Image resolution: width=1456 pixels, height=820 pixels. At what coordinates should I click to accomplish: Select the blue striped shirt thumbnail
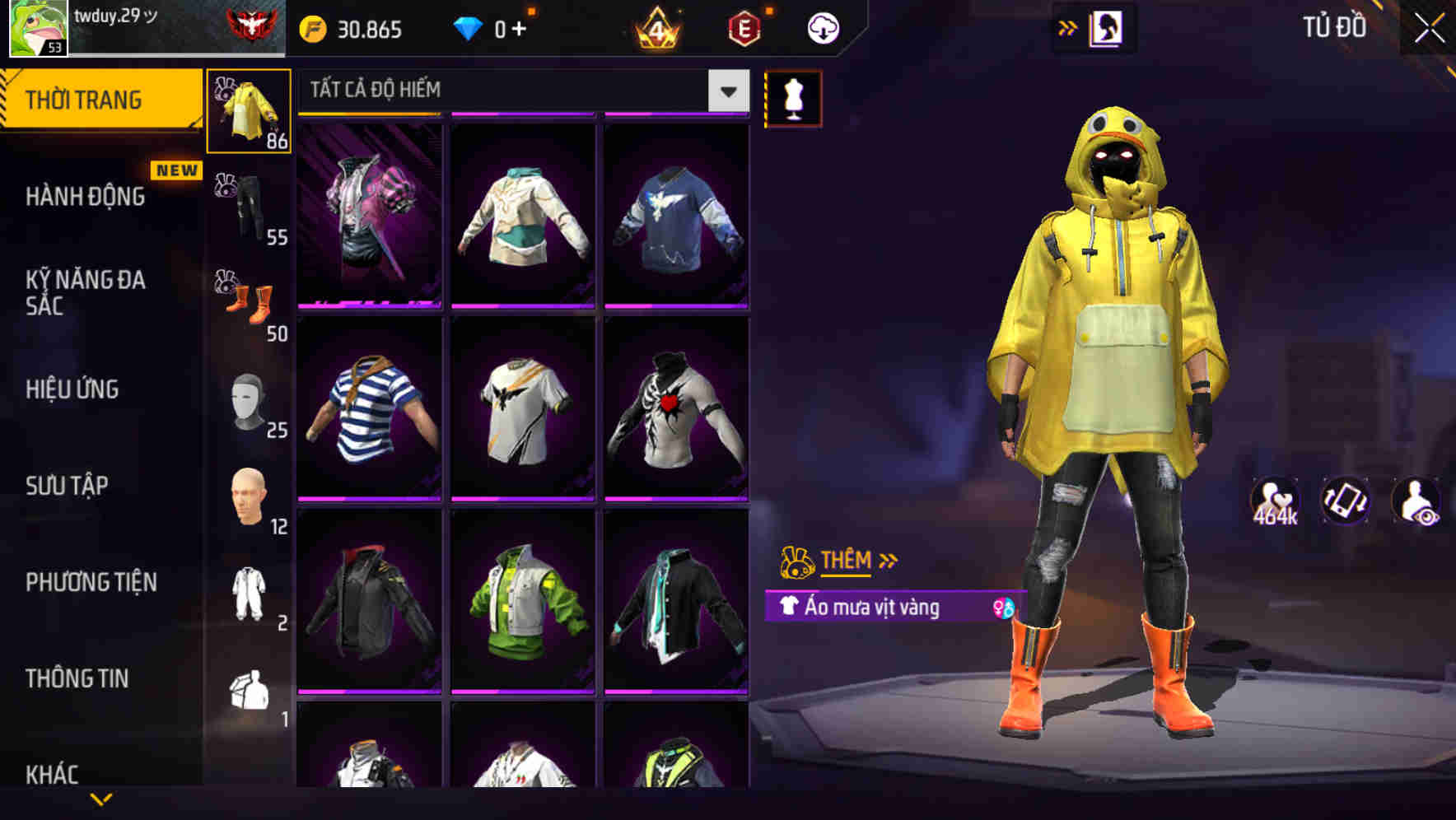coord(370,409)
